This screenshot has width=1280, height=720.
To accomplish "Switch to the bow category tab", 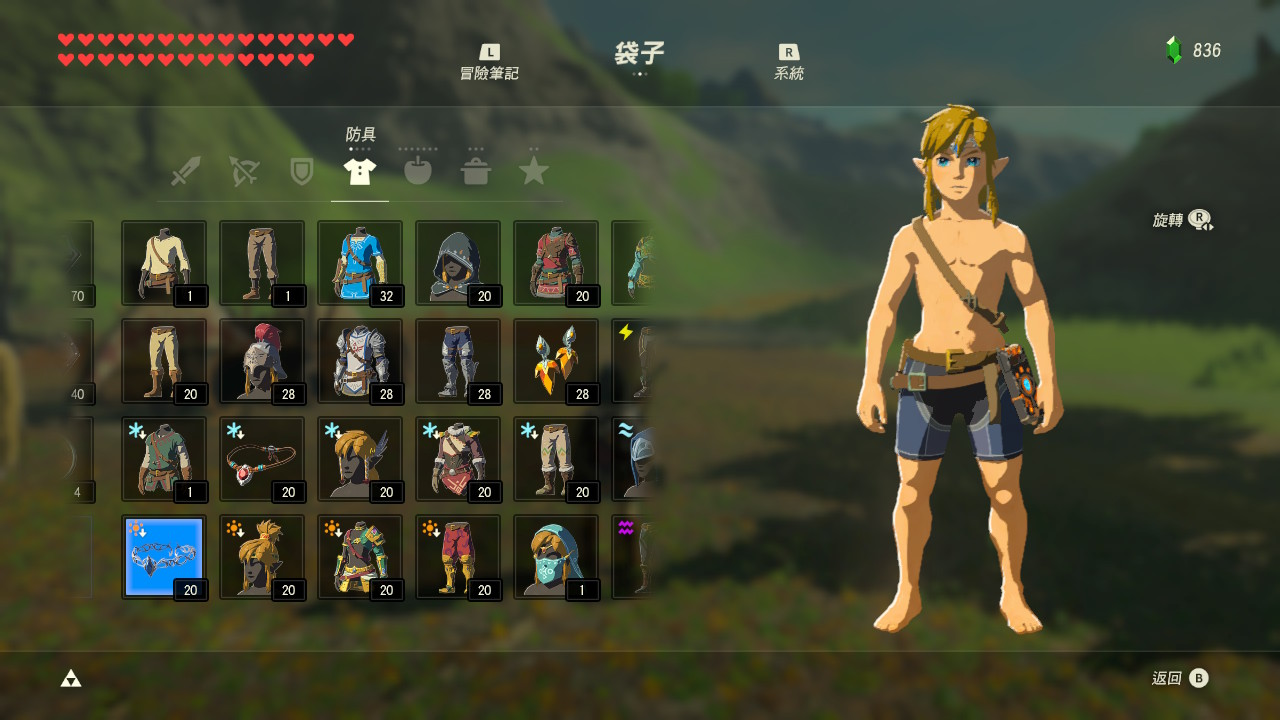I will click(243, 171).
